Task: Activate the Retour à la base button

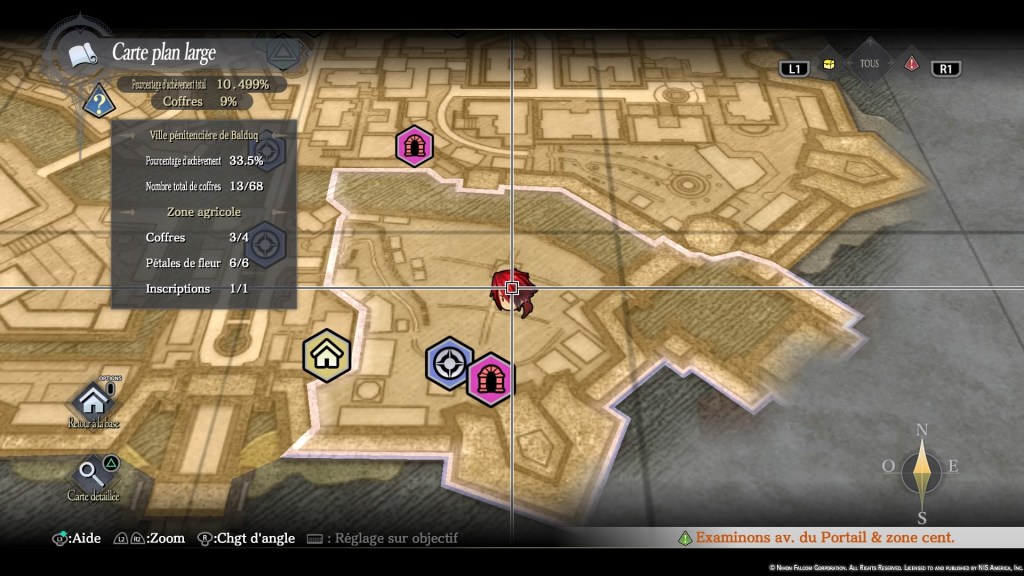Action: [94, 403]
